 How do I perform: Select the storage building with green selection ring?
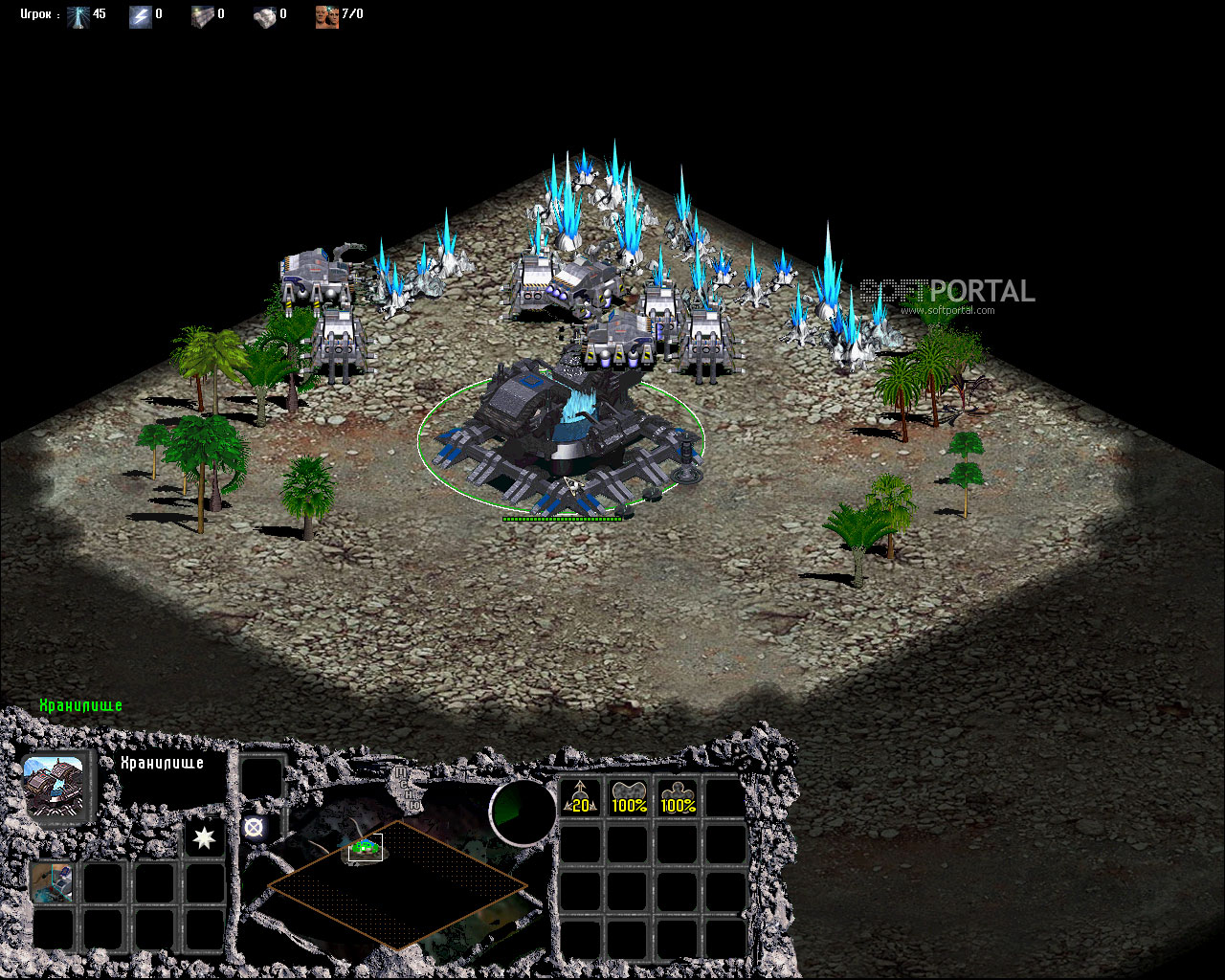coord(560,435)
